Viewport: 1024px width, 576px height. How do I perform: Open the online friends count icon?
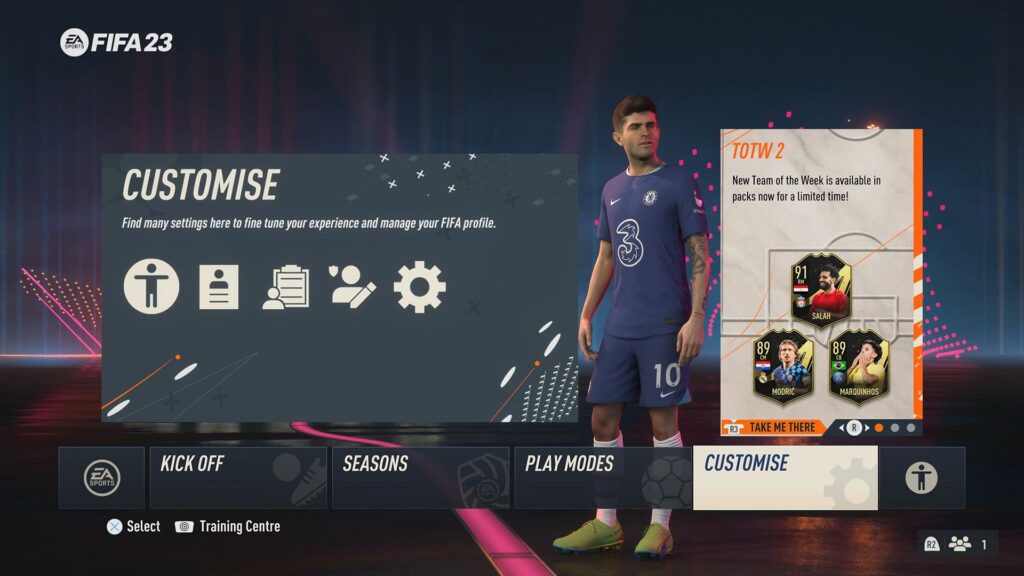pos(958,544)
